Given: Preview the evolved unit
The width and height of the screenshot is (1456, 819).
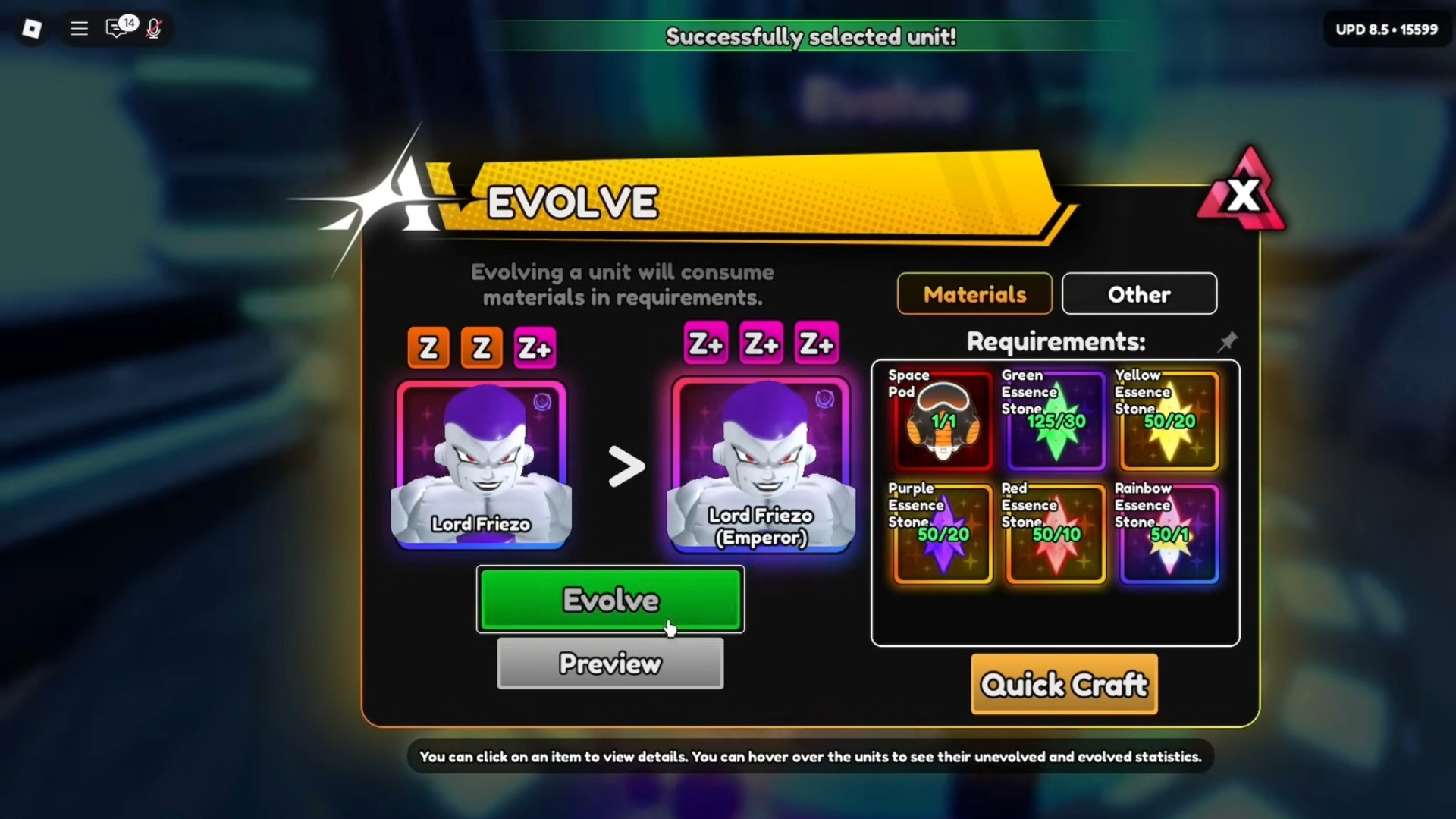Looking at the screenshot, I should (610, 664).
